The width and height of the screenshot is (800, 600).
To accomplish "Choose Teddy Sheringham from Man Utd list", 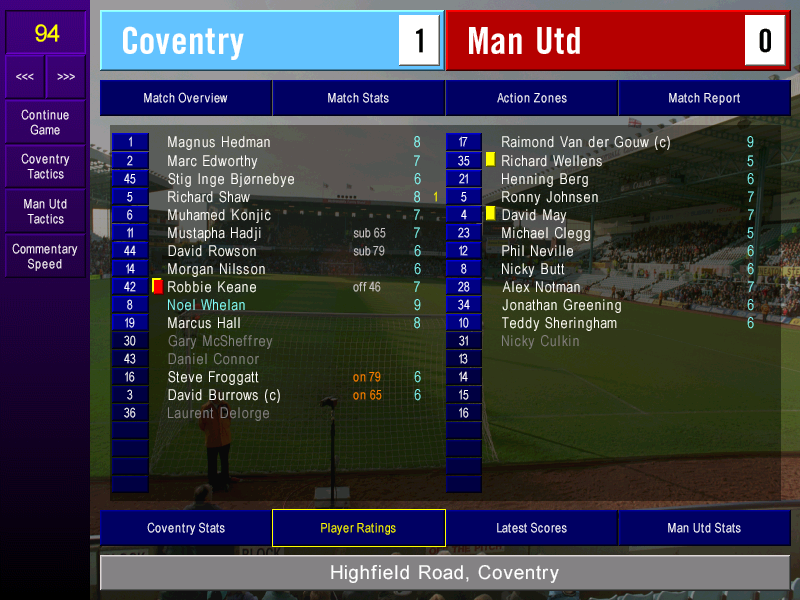I will (x=559, y=323).
